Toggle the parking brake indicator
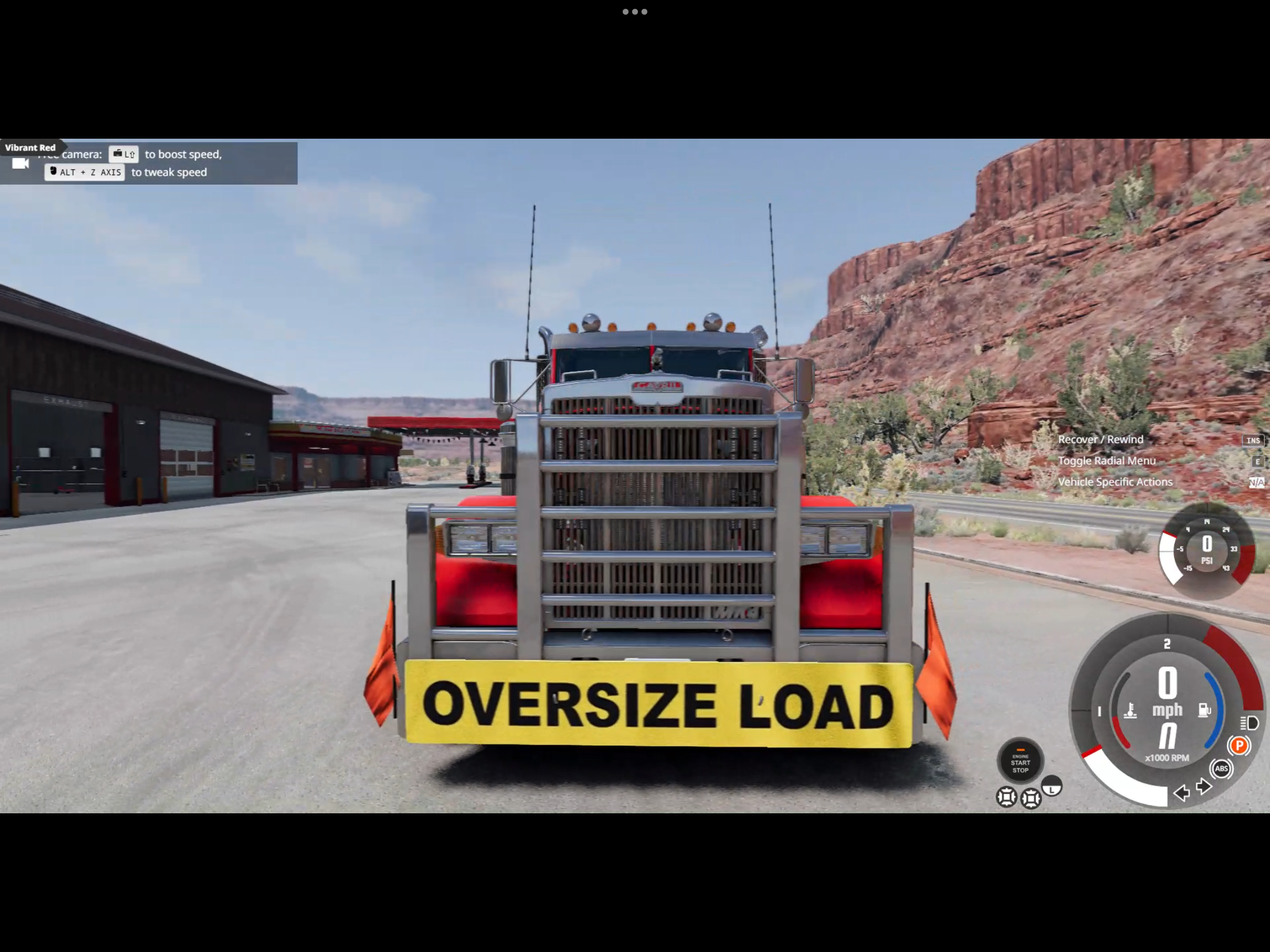 (x=1239, y=746)
